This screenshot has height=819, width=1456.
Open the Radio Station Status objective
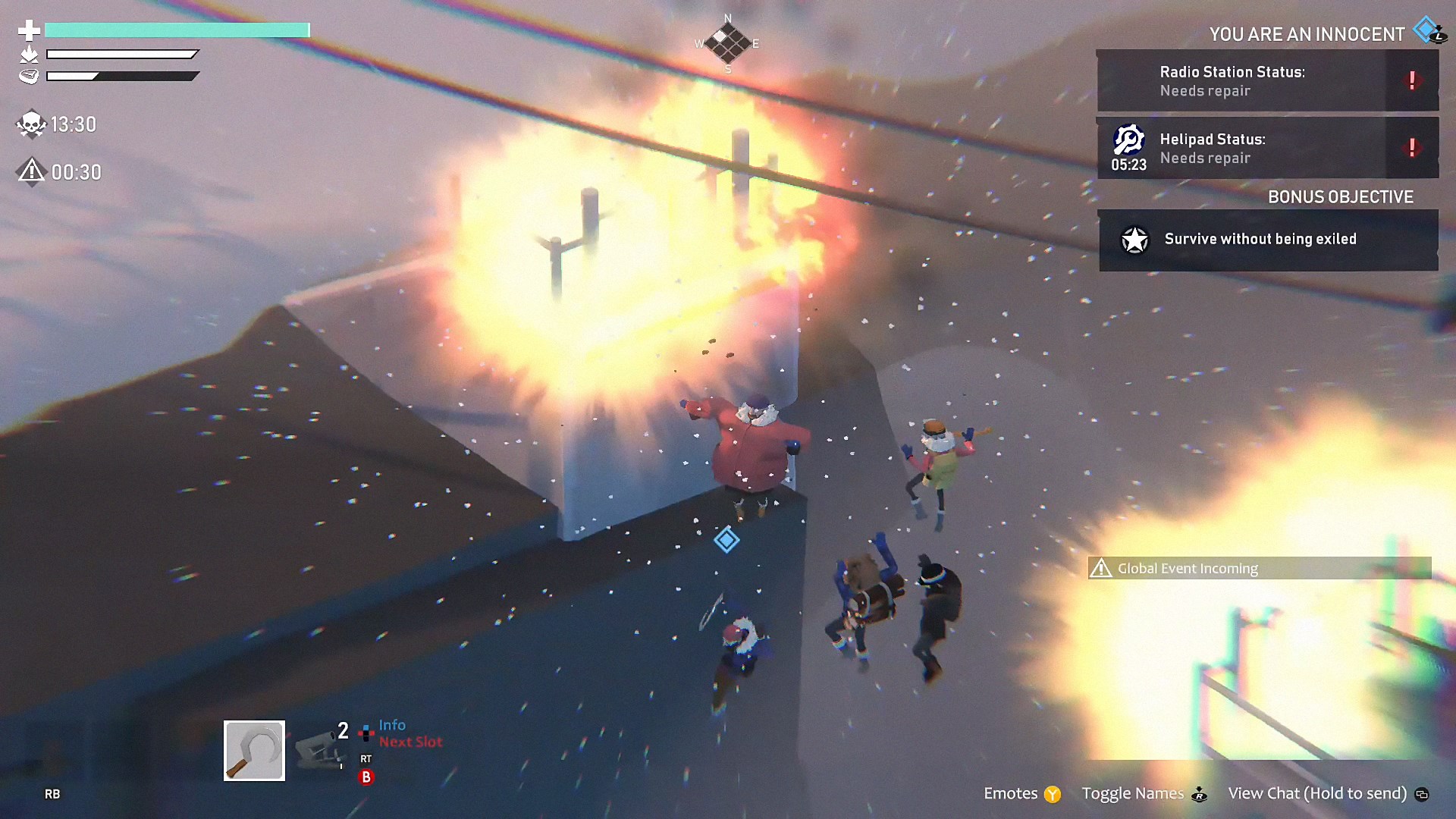1267,81
